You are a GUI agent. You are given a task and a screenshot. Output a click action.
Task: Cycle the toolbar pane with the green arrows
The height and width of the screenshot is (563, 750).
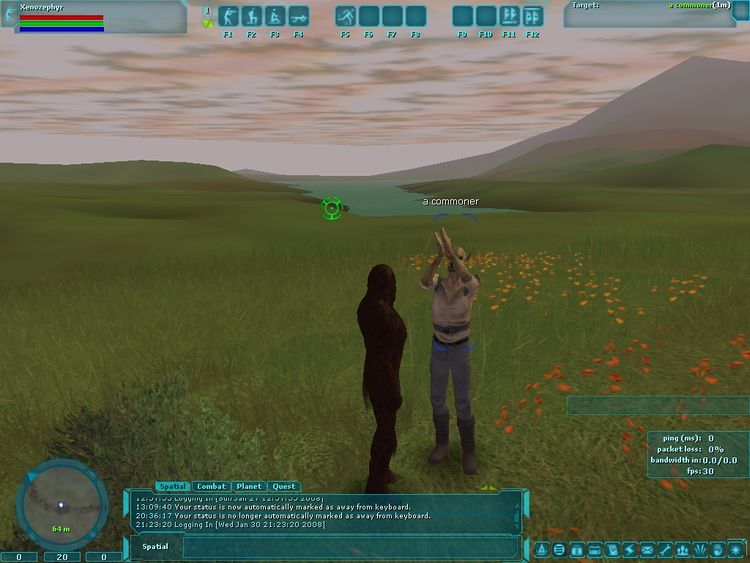click(x=208, y=23)
